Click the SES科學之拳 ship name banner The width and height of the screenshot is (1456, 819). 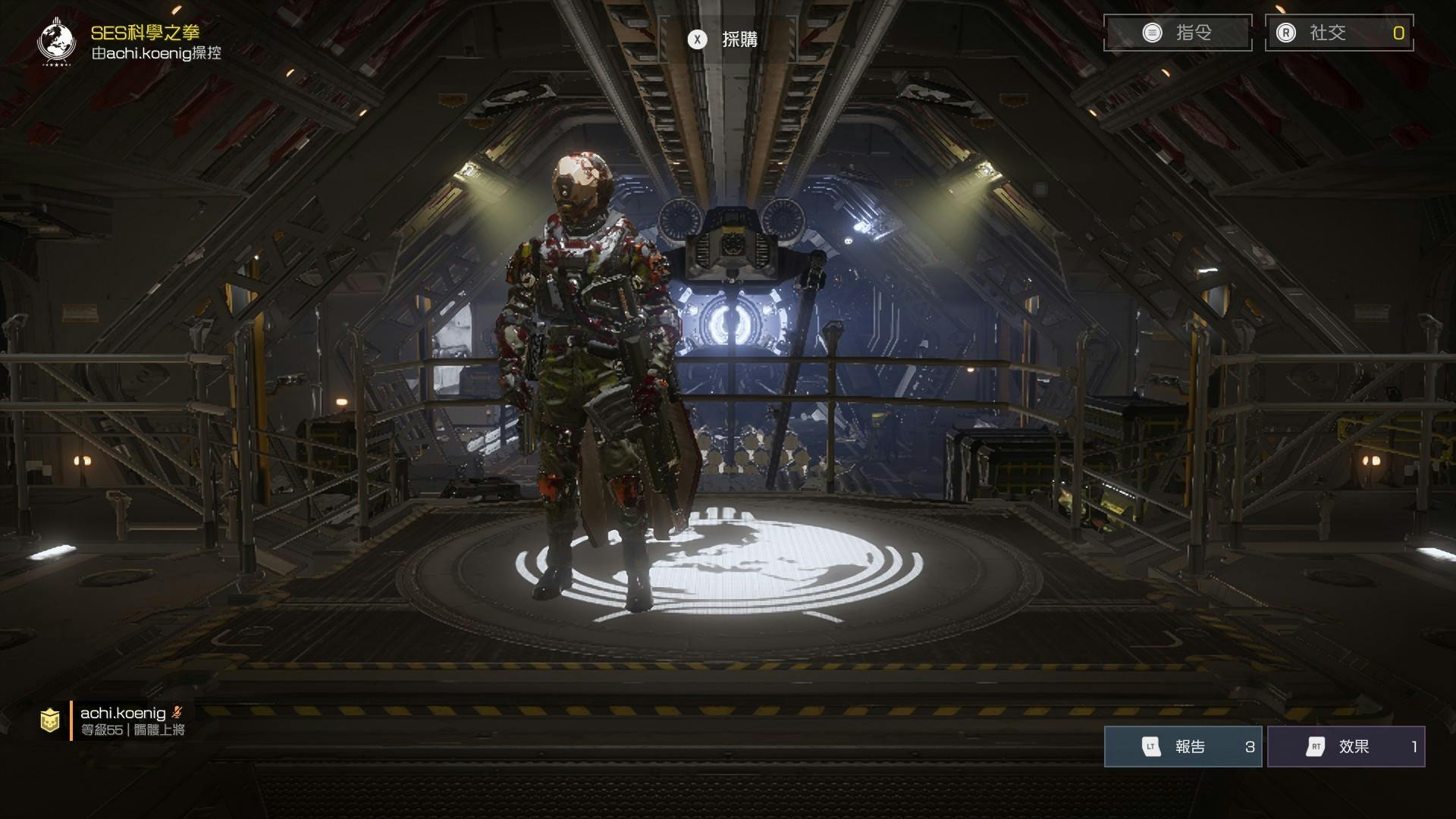coord(144,33)
